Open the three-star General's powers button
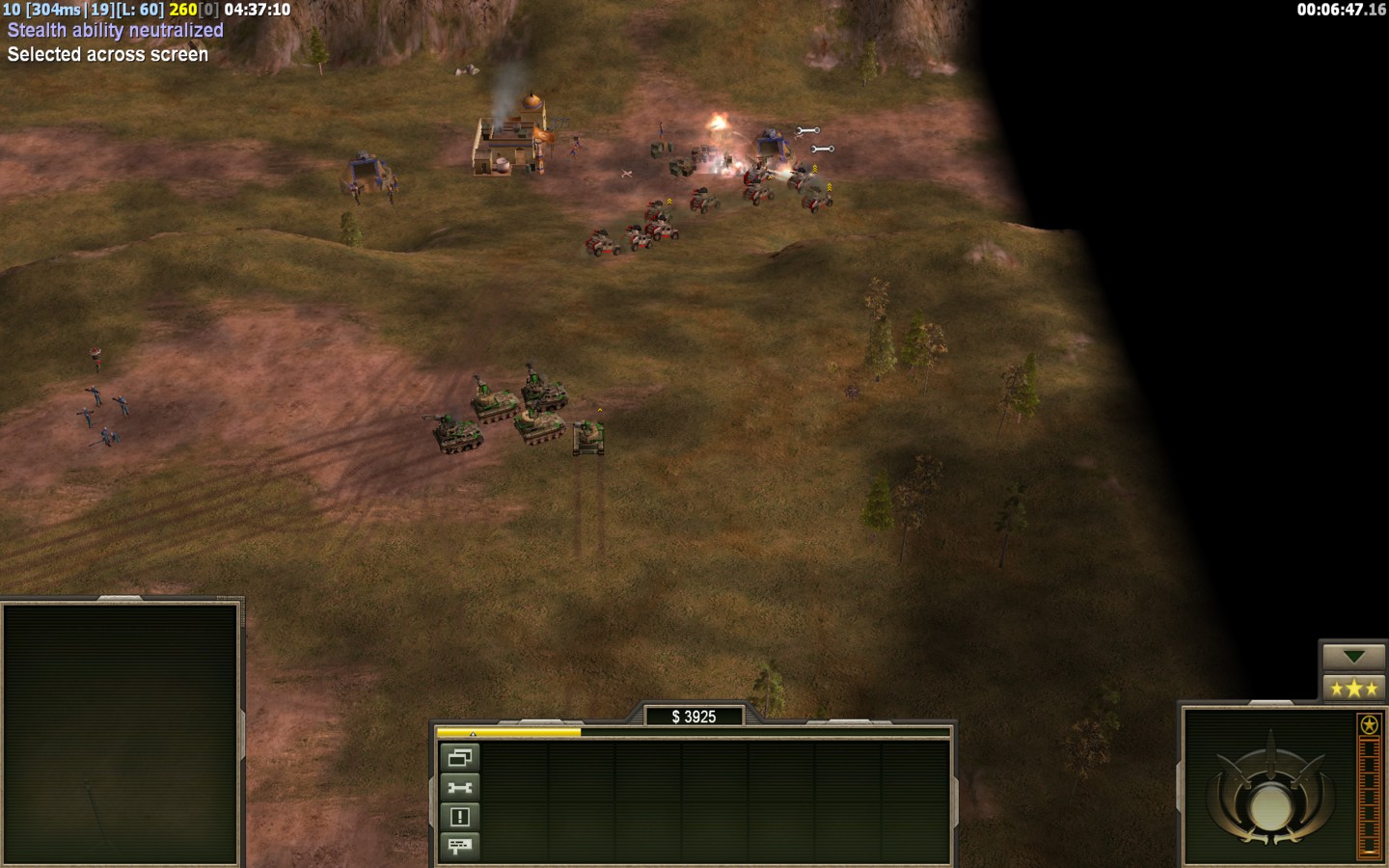Viewport: 1389px width, 868px height. 1353,689
